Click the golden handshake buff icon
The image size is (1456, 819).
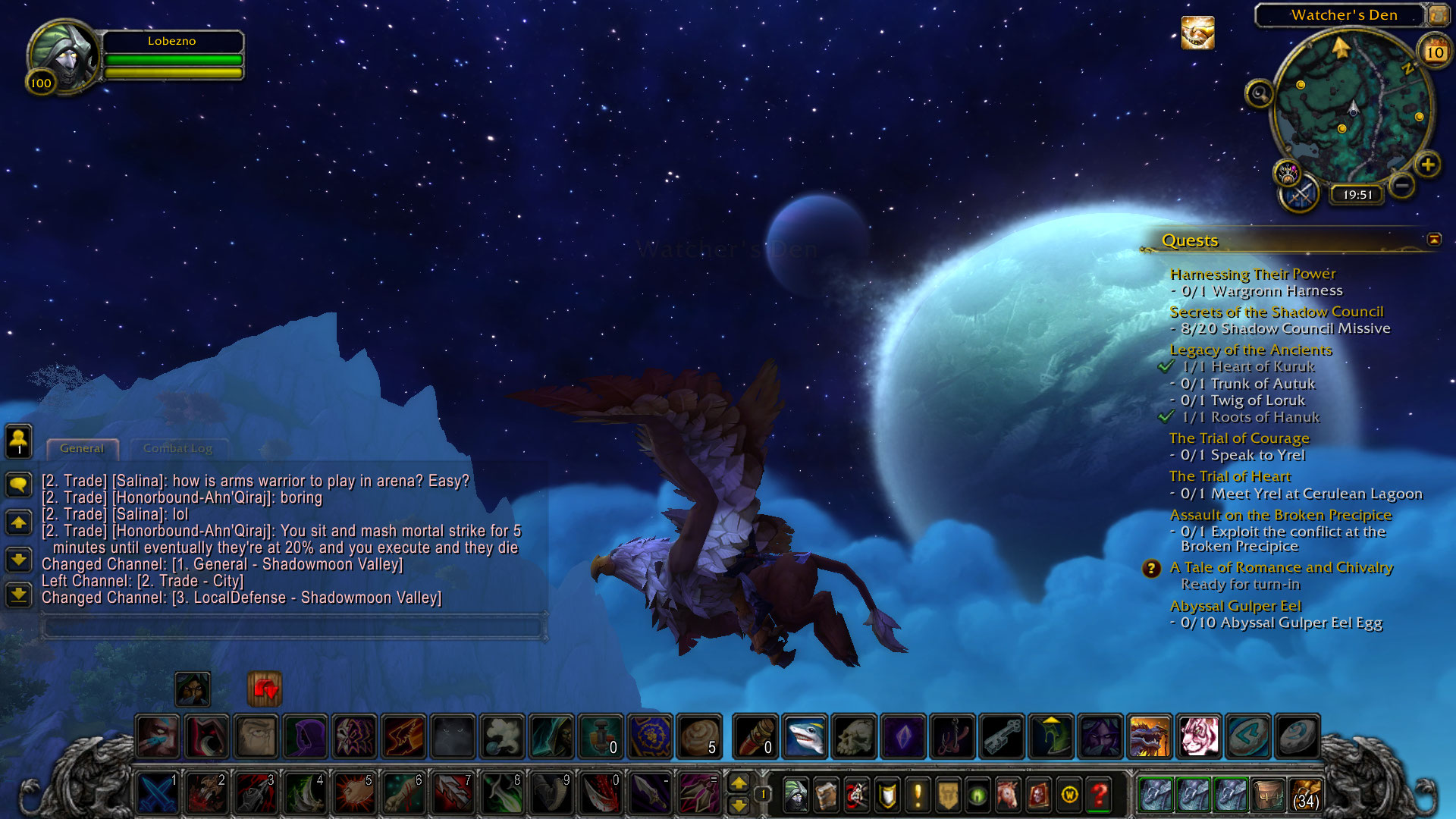click(1197, 33)
